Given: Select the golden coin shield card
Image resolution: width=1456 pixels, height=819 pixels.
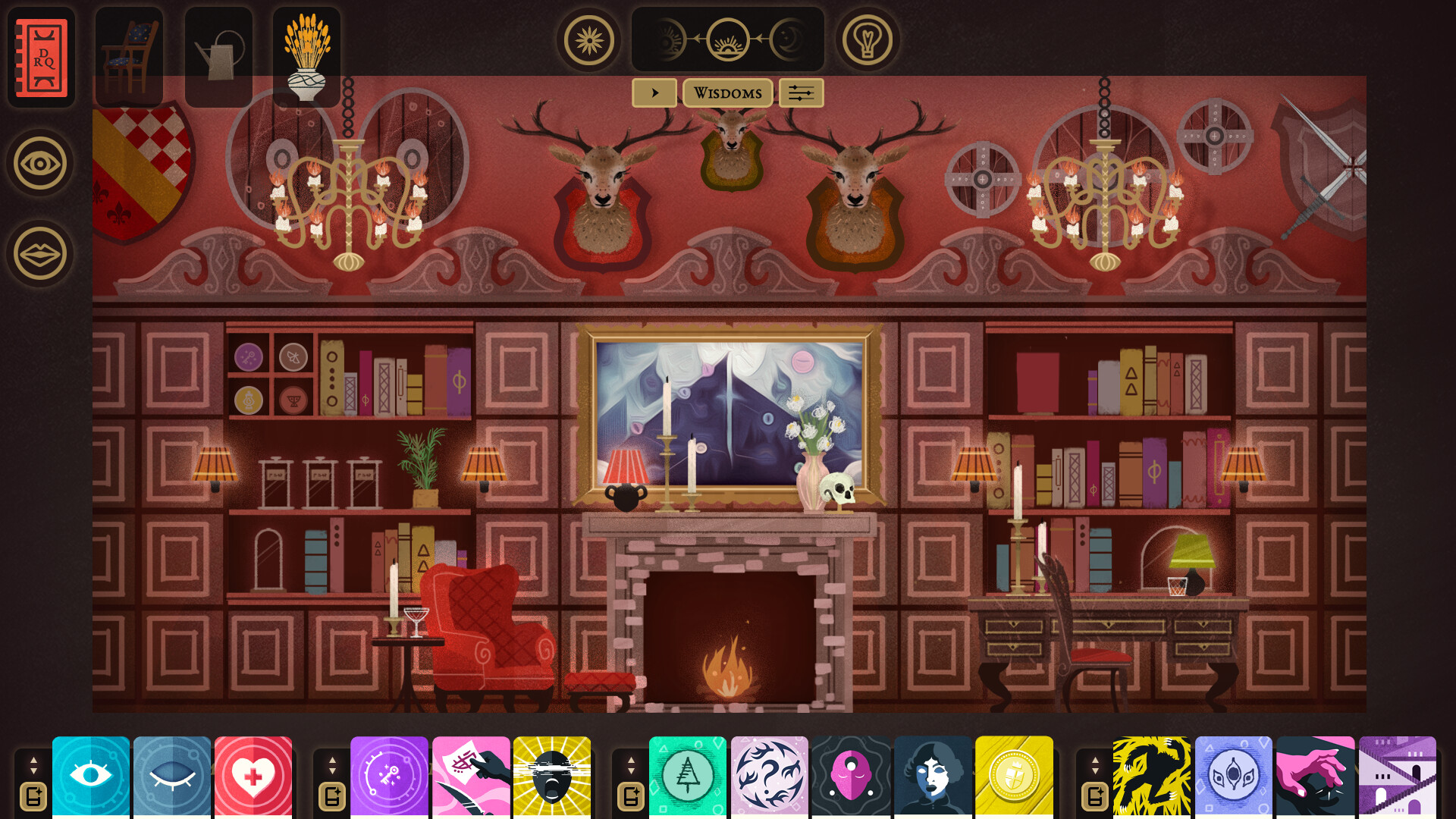Looking at the screenshot, I should (x=1015, y=775).
